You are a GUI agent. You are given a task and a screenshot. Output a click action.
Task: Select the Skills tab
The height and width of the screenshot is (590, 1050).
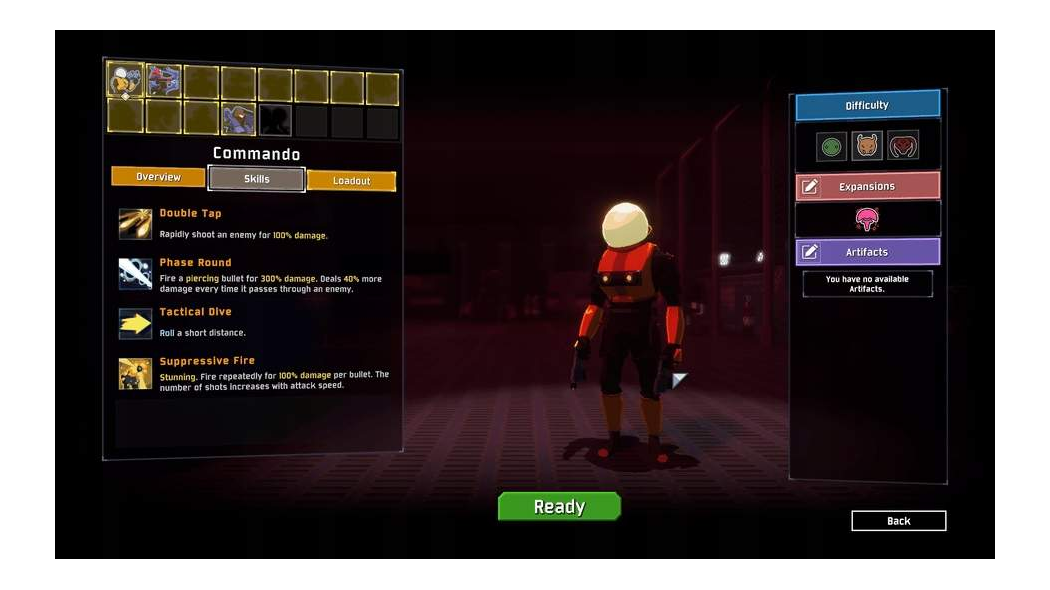click(x=256, y=179)
